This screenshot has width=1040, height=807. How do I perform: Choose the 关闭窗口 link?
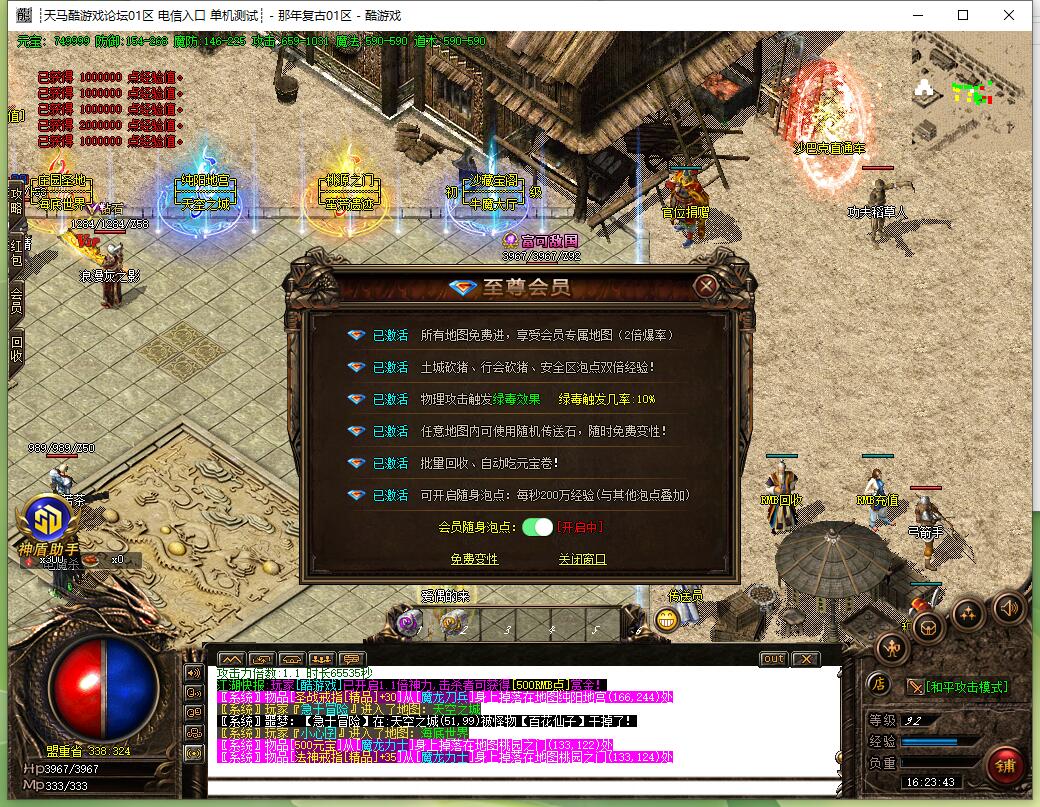point(582,559)
